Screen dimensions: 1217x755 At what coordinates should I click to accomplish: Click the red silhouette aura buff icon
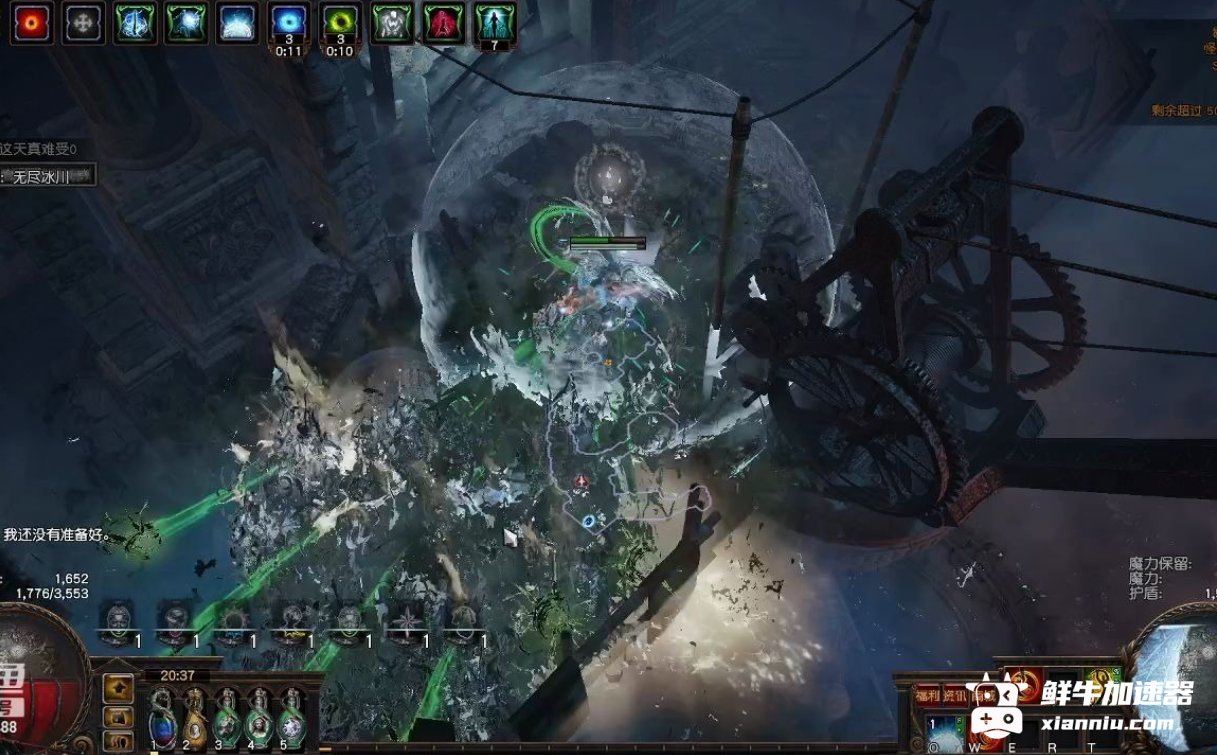click(x=443, y=23)
